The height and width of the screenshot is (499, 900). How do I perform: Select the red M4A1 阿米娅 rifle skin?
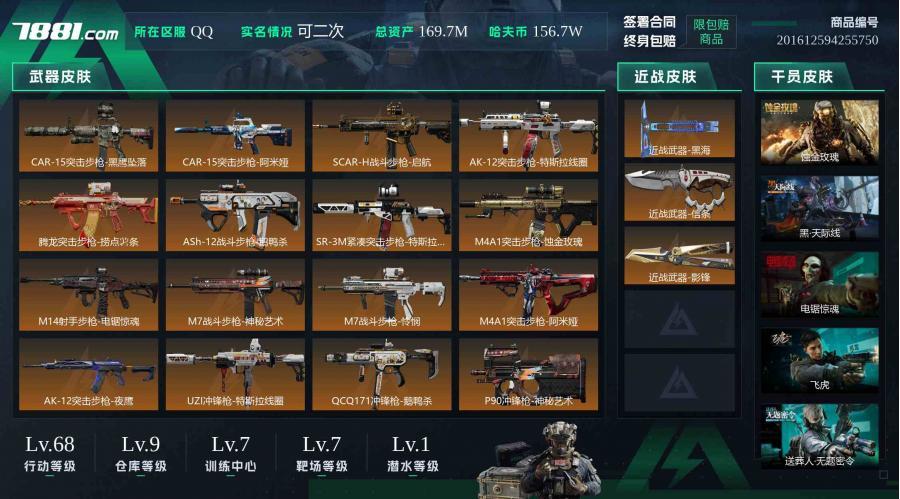click(x=529, y=294)
